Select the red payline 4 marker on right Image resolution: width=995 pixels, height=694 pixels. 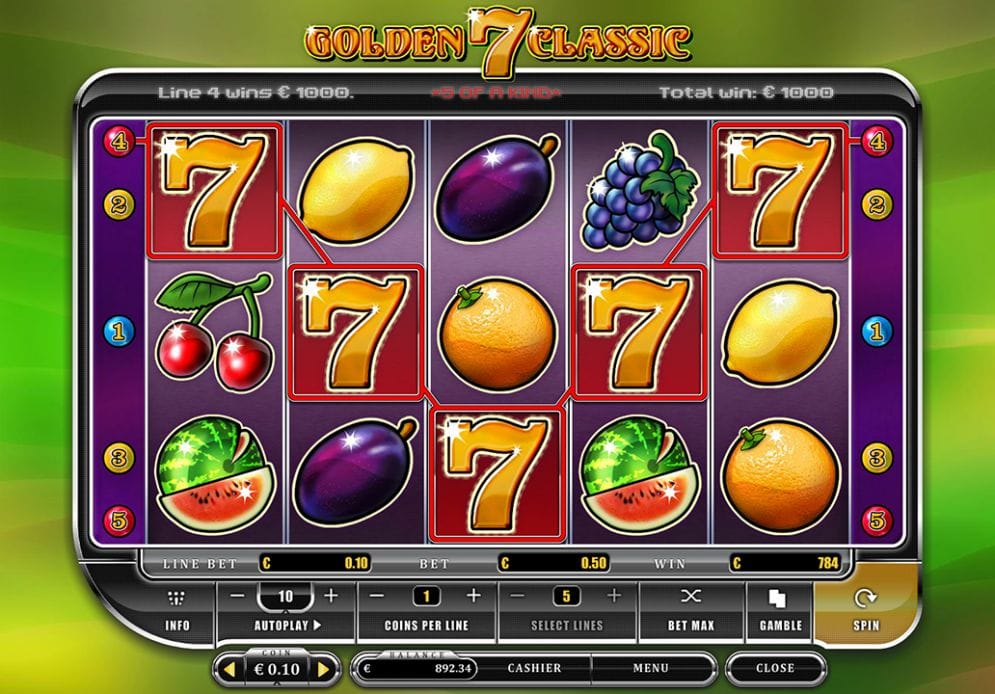(877, 141)
